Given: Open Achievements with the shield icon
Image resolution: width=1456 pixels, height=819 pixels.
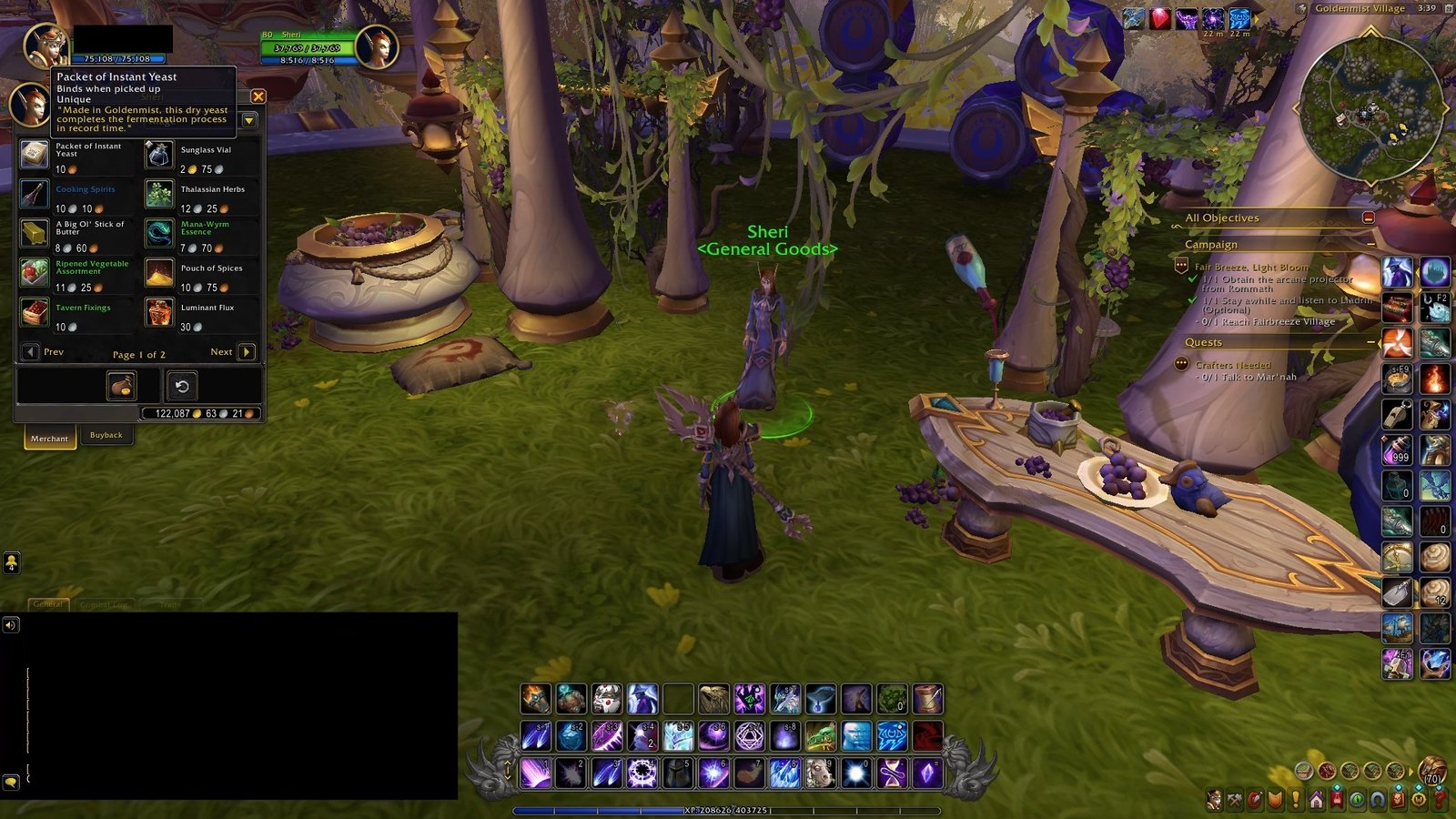Looking at the screenshot, I should coord(1274,799).
